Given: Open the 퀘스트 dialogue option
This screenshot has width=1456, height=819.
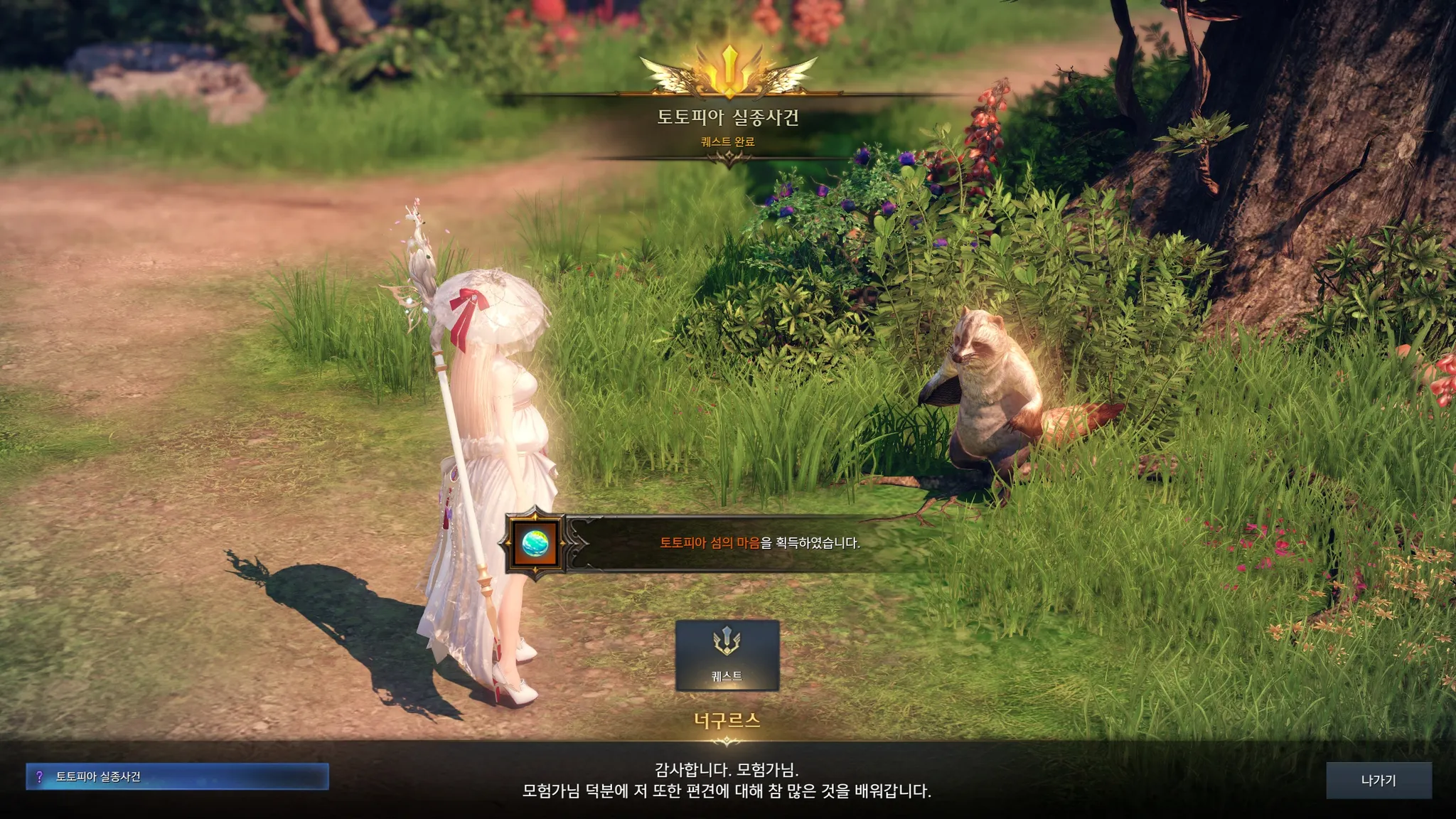Looking at the screenshot, I should coord(727,655).
